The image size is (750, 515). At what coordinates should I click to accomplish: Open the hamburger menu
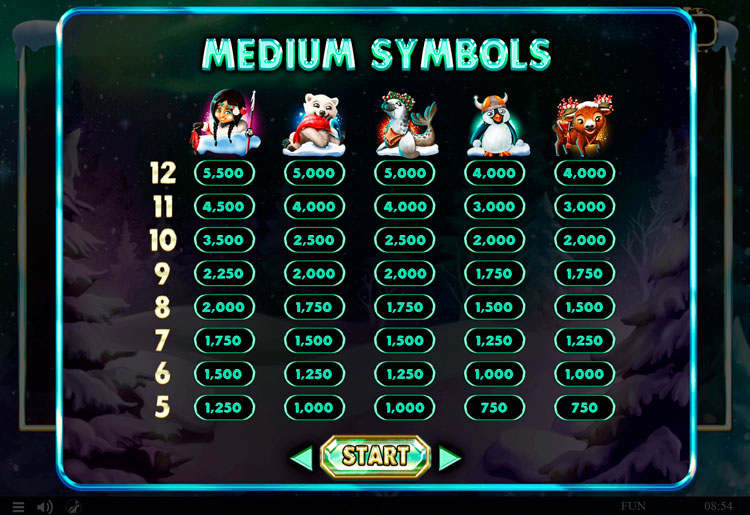click(x=18, y=507)
